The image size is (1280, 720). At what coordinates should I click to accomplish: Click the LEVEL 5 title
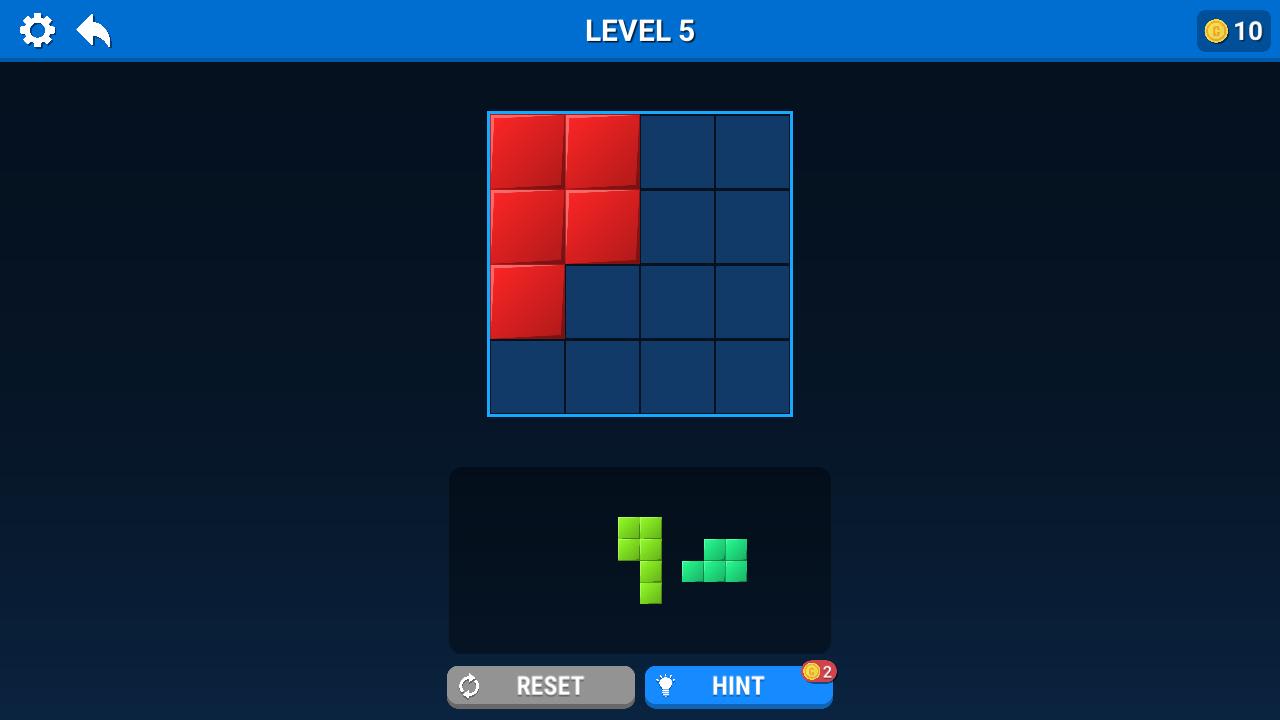(639, 30)
